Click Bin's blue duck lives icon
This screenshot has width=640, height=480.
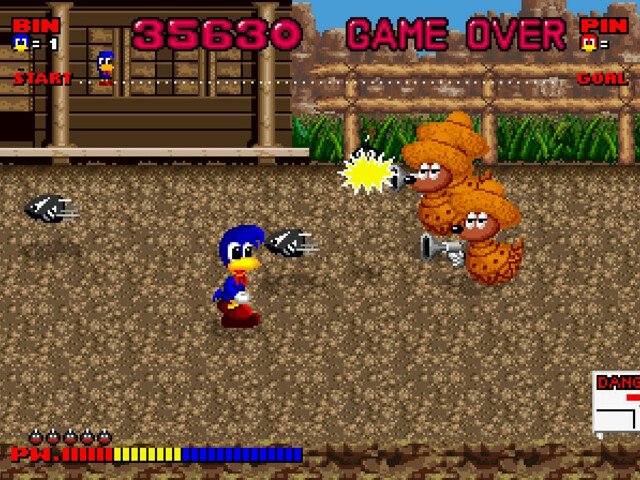coord(20,43)
